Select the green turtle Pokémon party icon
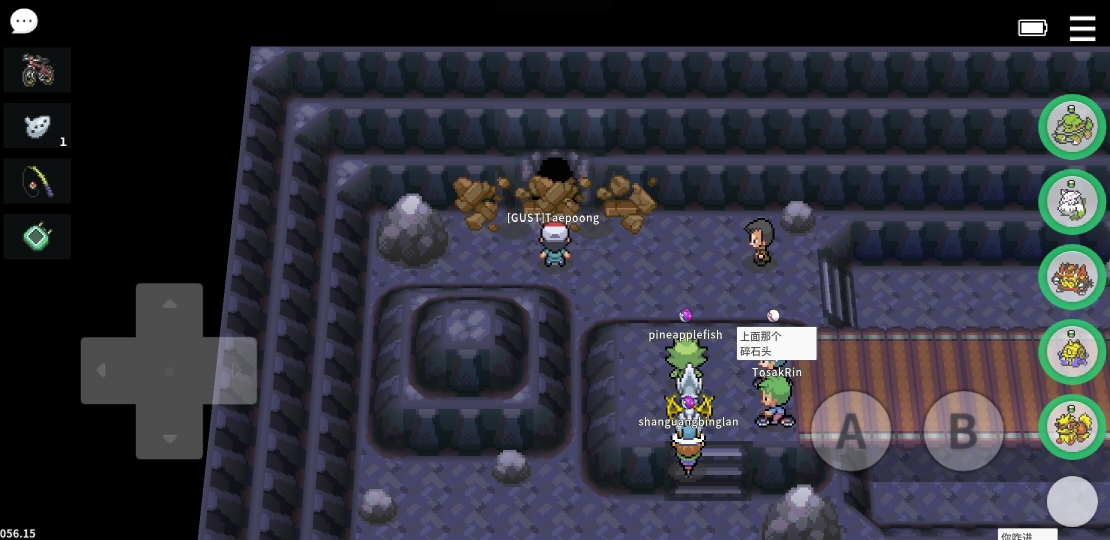 [1072, 127]
